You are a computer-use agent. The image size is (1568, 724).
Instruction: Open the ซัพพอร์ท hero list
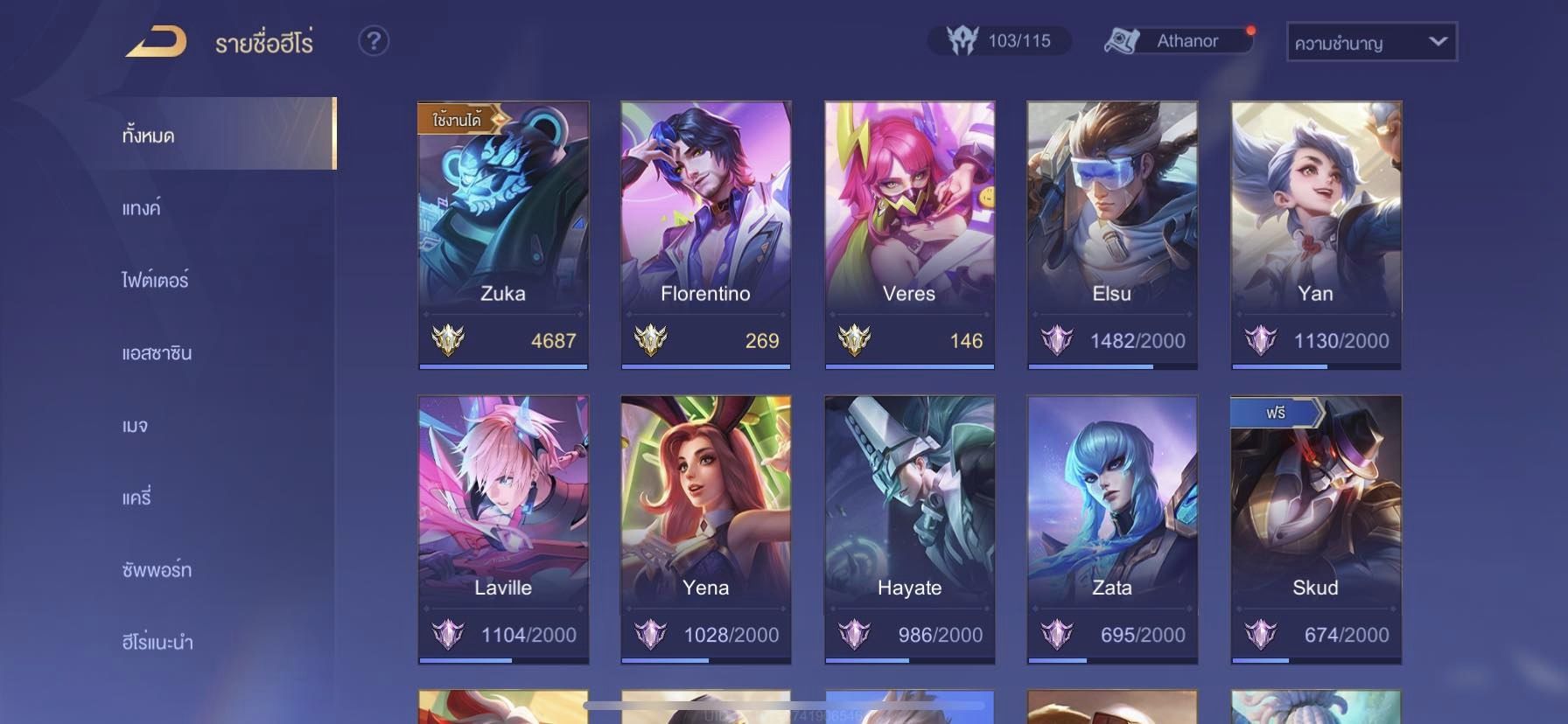coord(157,570)
